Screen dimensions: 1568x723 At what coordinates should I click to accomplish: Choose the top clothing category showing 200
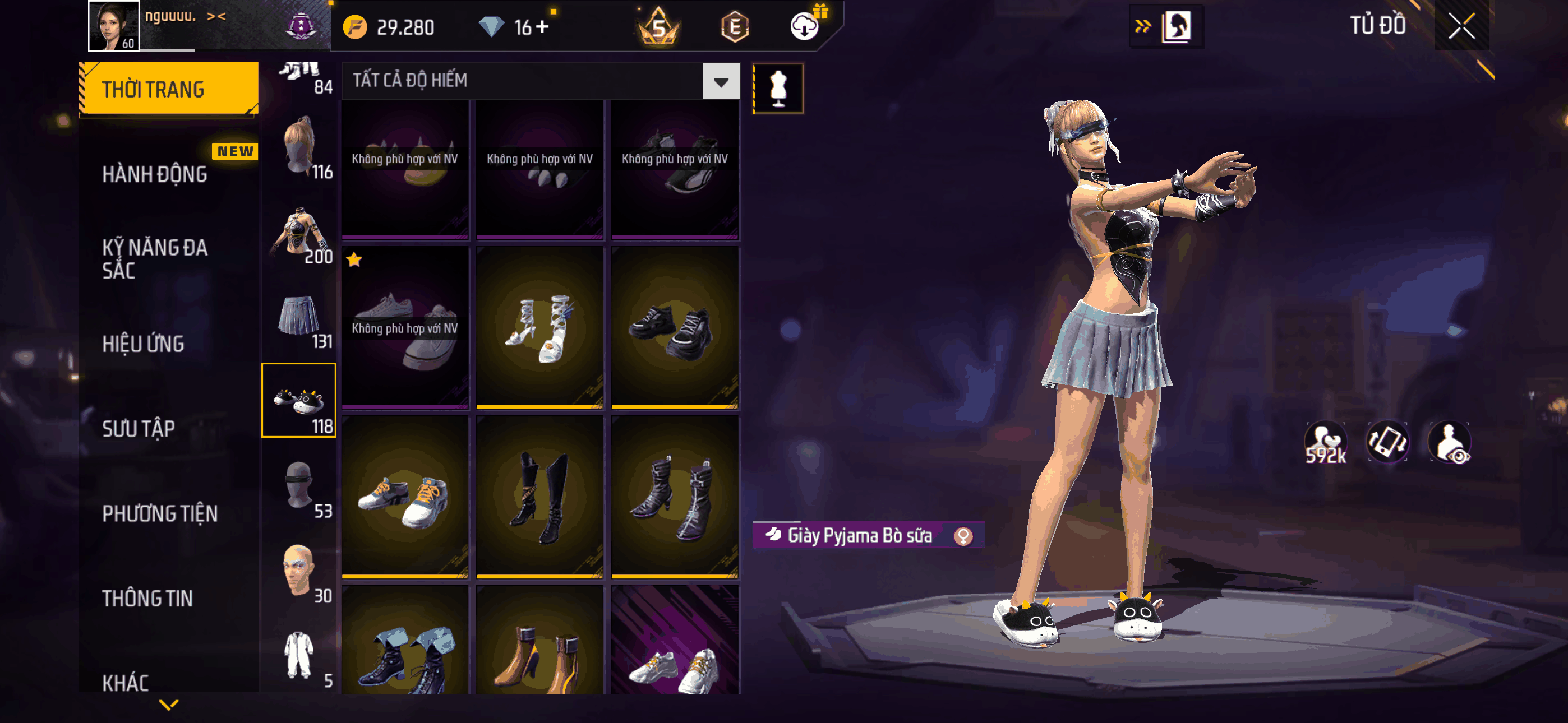[x=299, y=234]
